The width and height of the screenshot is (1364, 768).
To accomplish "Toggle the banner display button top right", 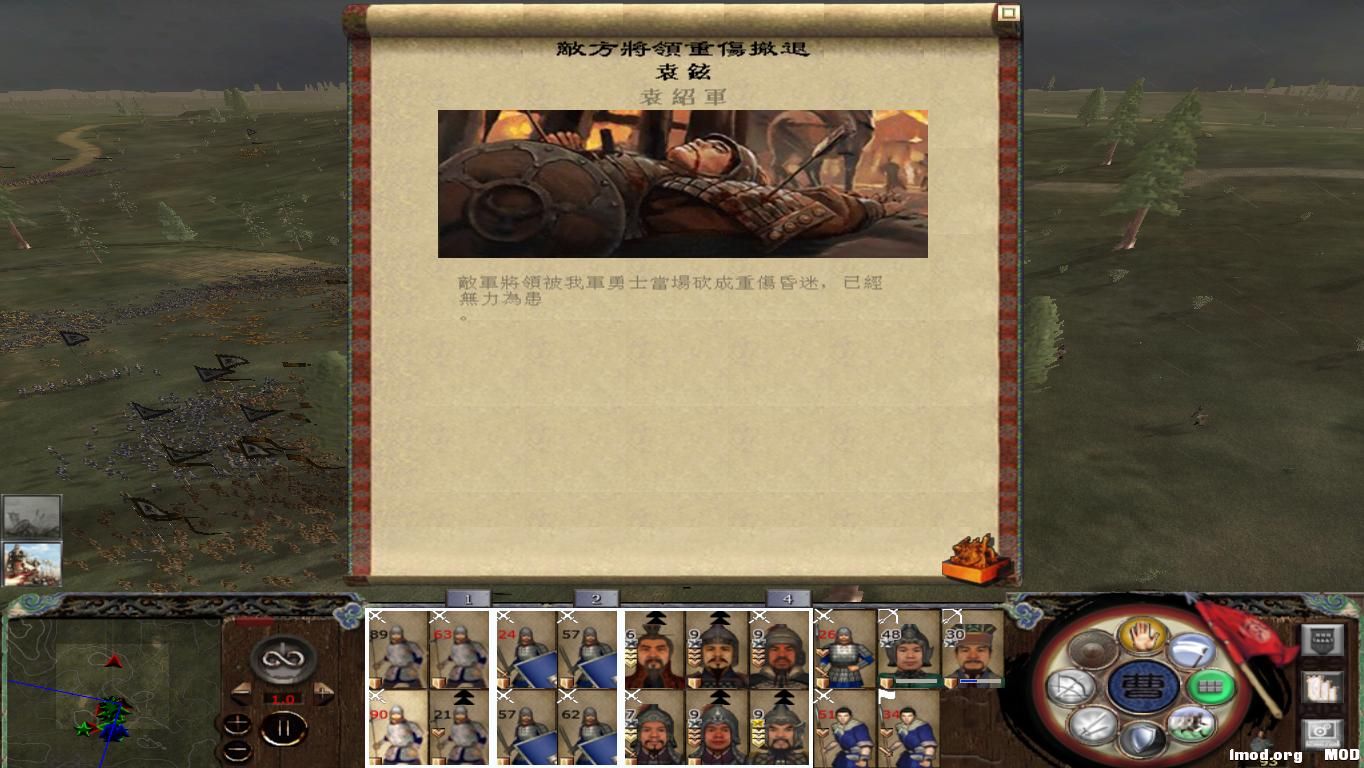I will (x=1323, y=639).
